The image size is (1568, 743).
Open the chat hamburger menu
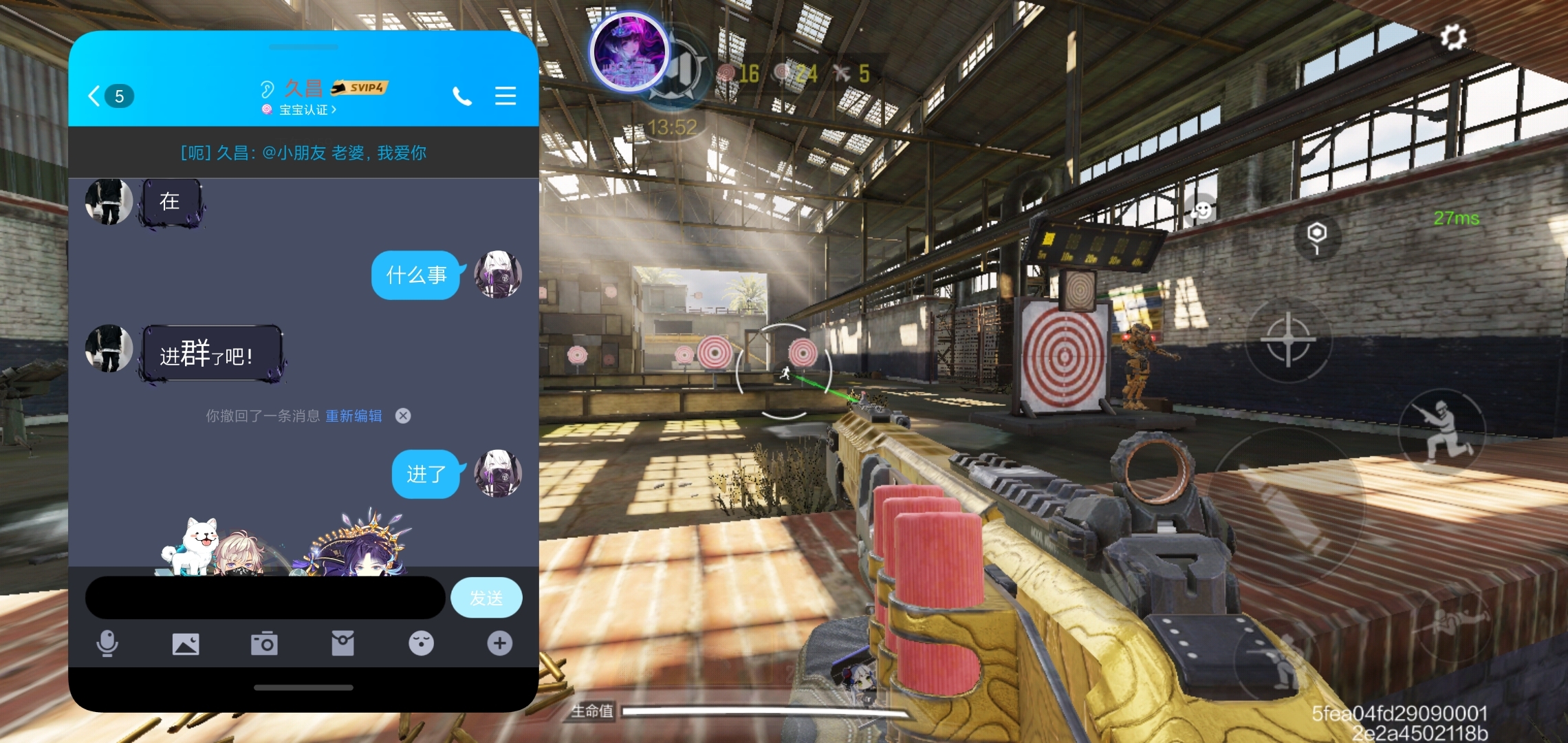pos(505,96)
